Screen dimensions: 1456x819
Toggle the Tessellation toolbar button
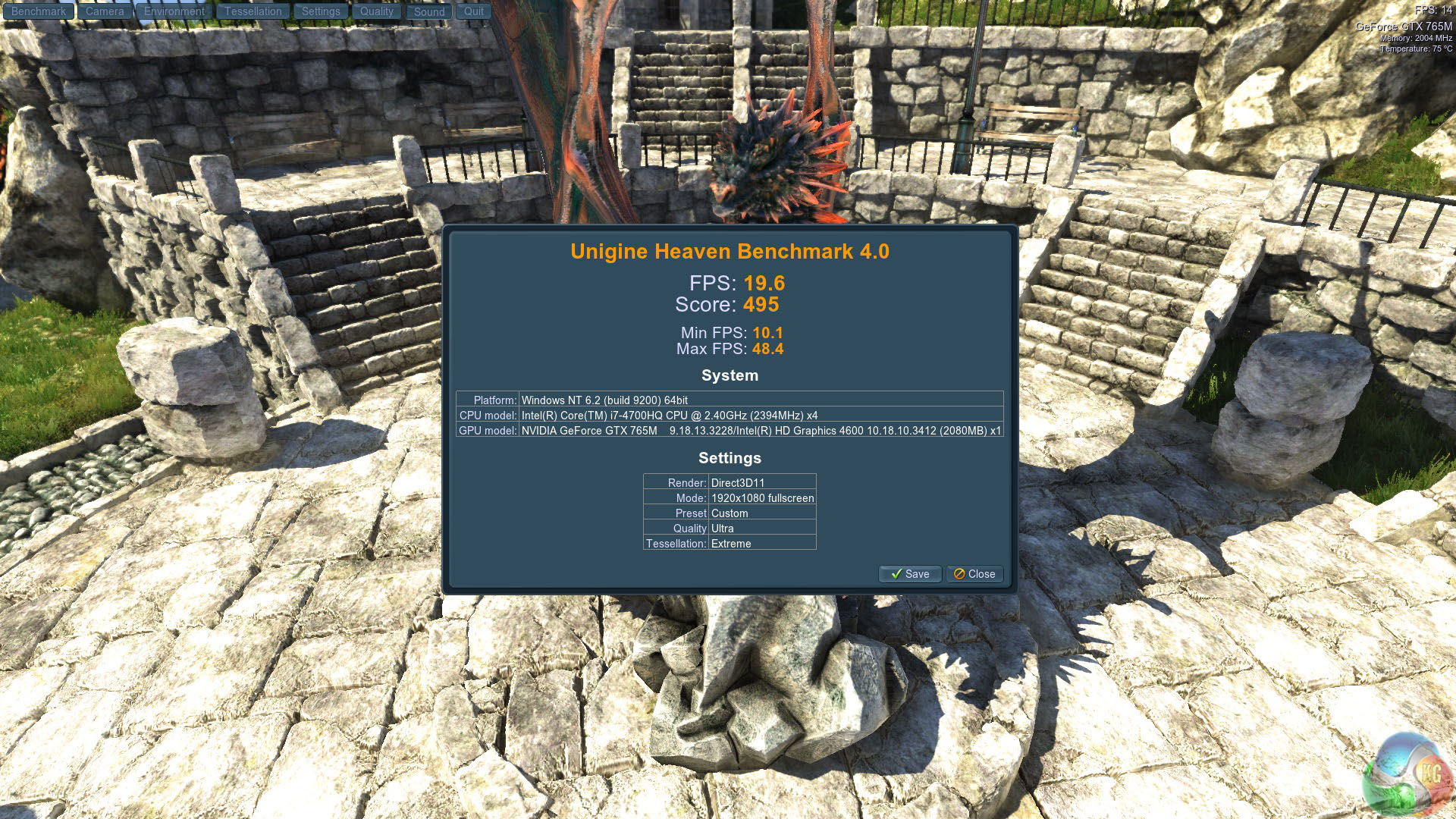coord(253,11)
